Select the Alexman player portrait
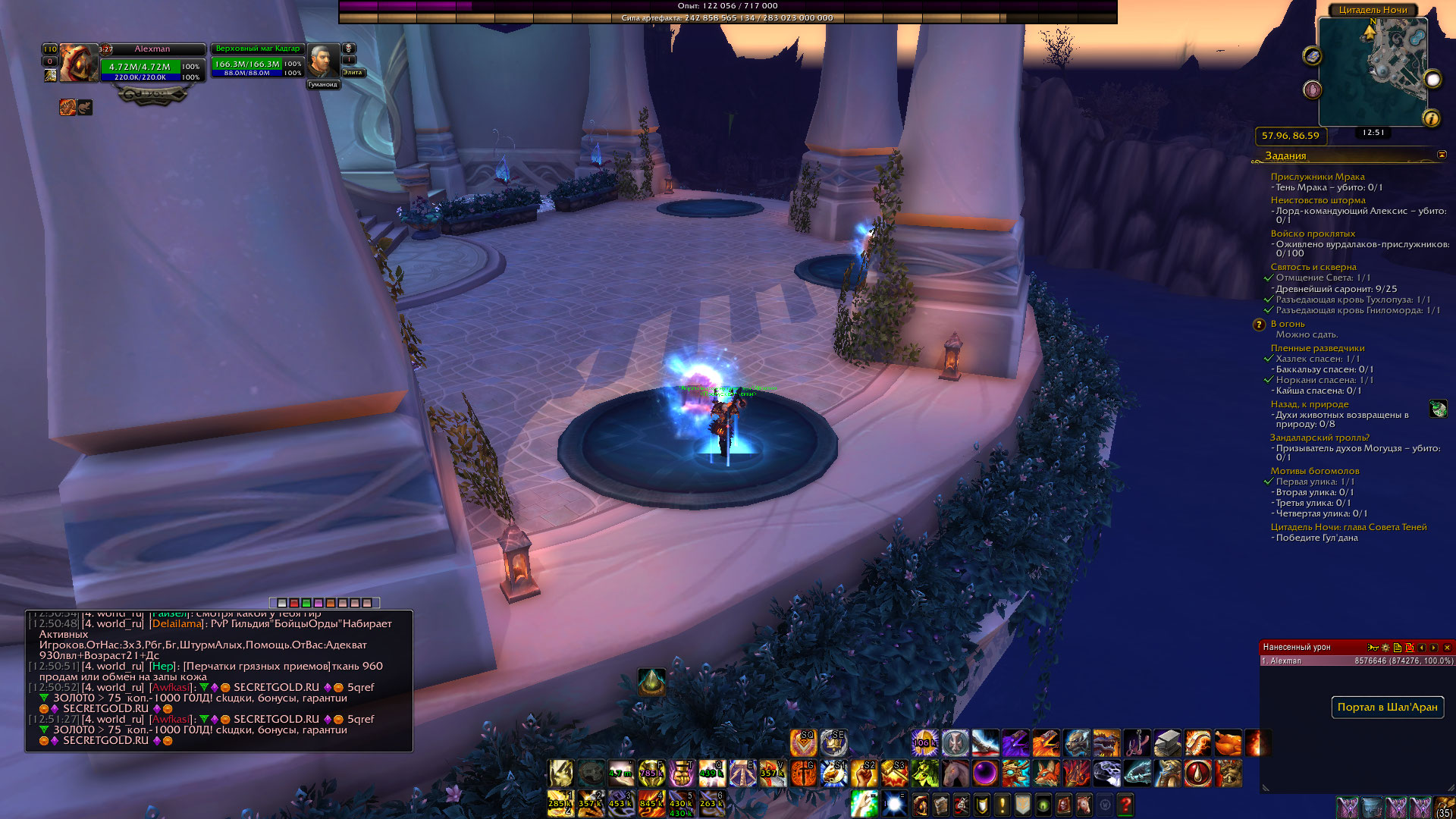The image size is (1456, 819). (79, 62)
